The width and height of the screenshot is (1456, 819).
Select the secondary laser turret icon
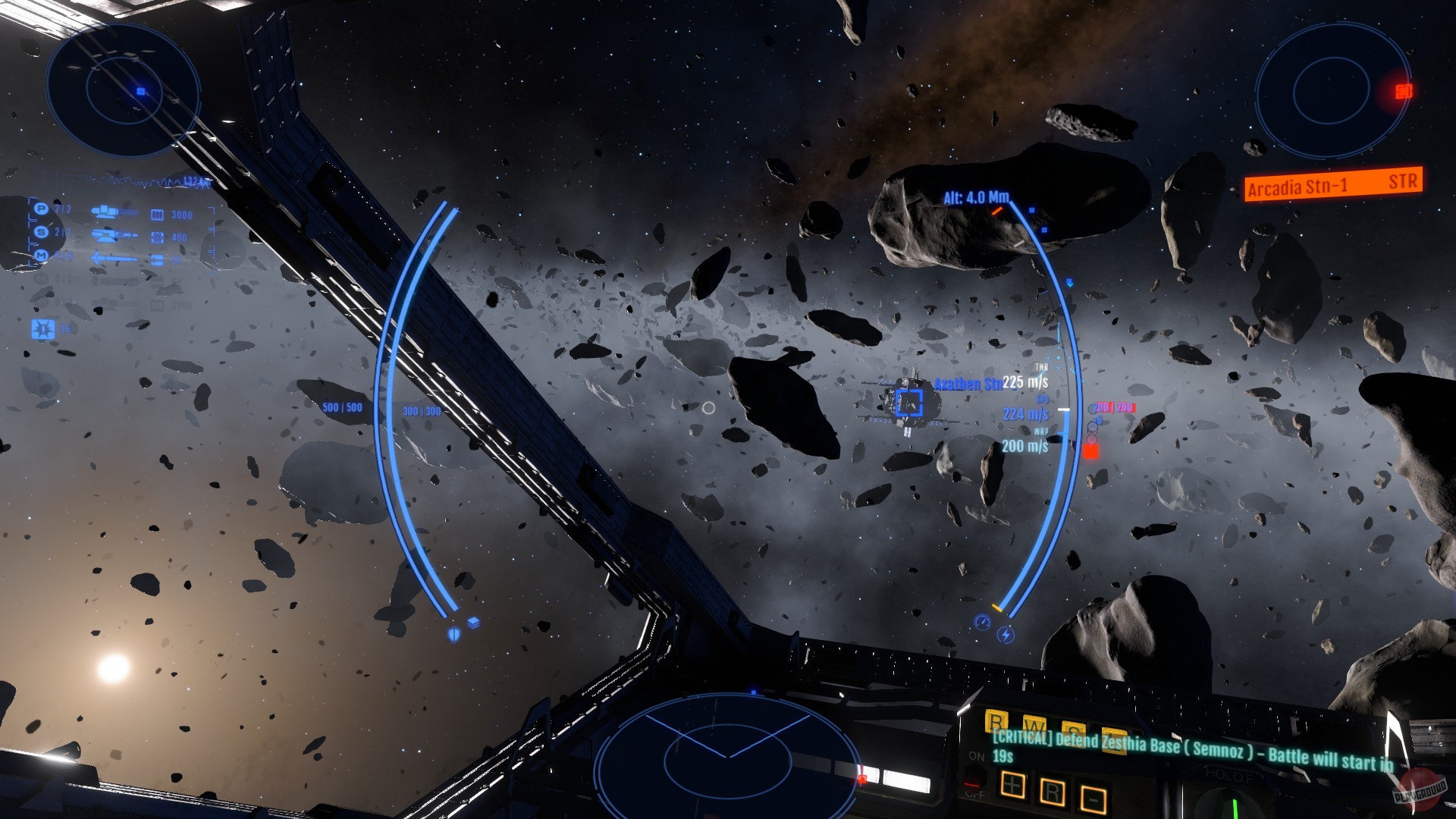[112, 236]
